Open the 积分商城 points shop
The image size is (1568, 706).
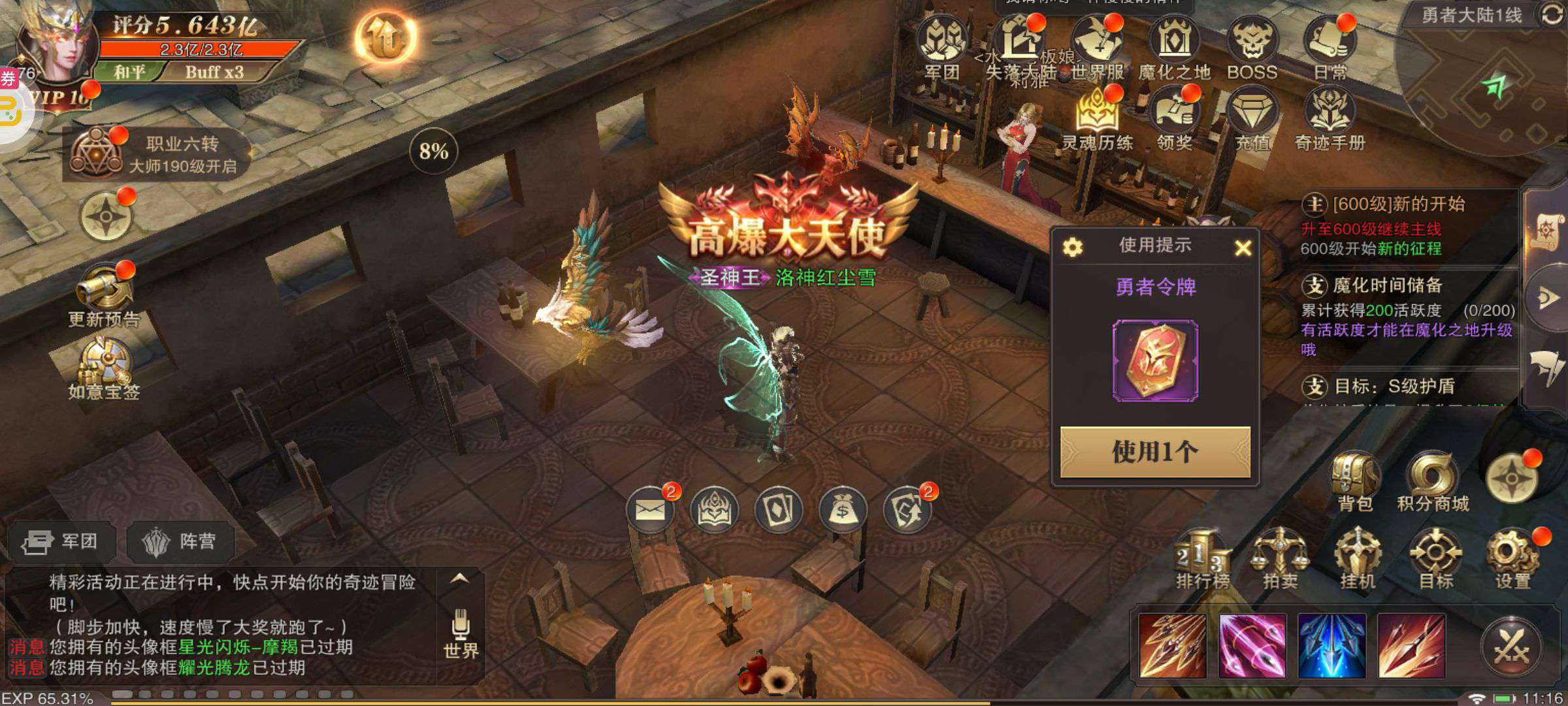1433,480
